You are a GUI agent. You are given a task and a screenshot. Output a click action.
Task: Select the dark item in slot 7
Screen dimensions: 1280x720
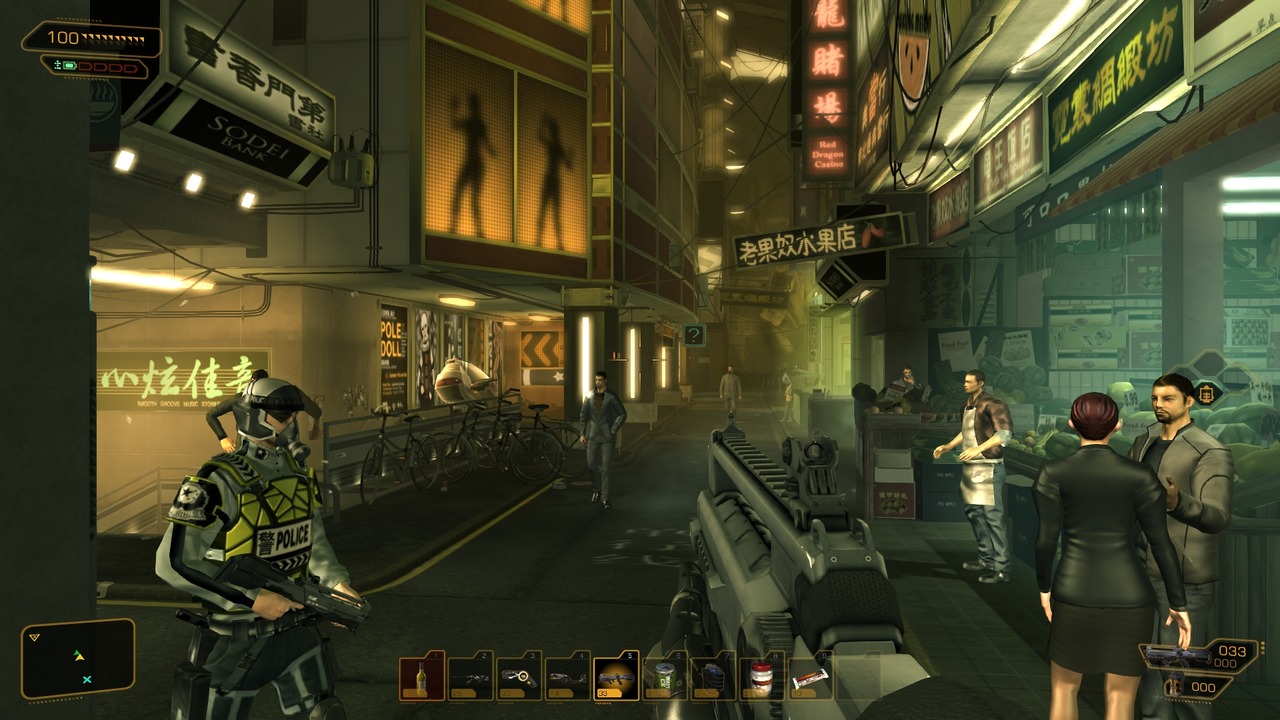tap(712, 677)
